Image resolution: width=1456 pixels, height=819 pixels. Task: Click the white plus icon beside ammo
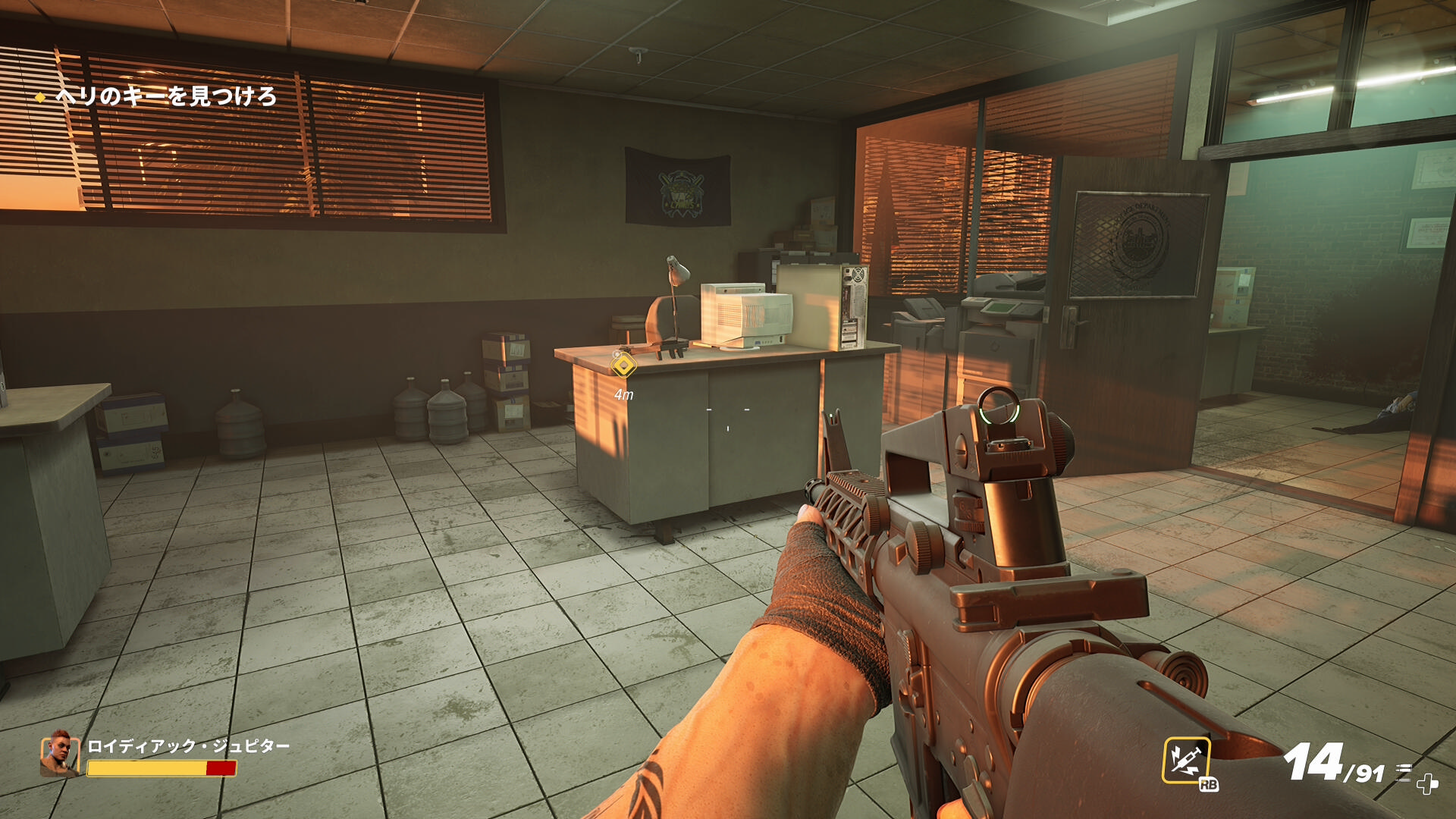coord(1427,783)
